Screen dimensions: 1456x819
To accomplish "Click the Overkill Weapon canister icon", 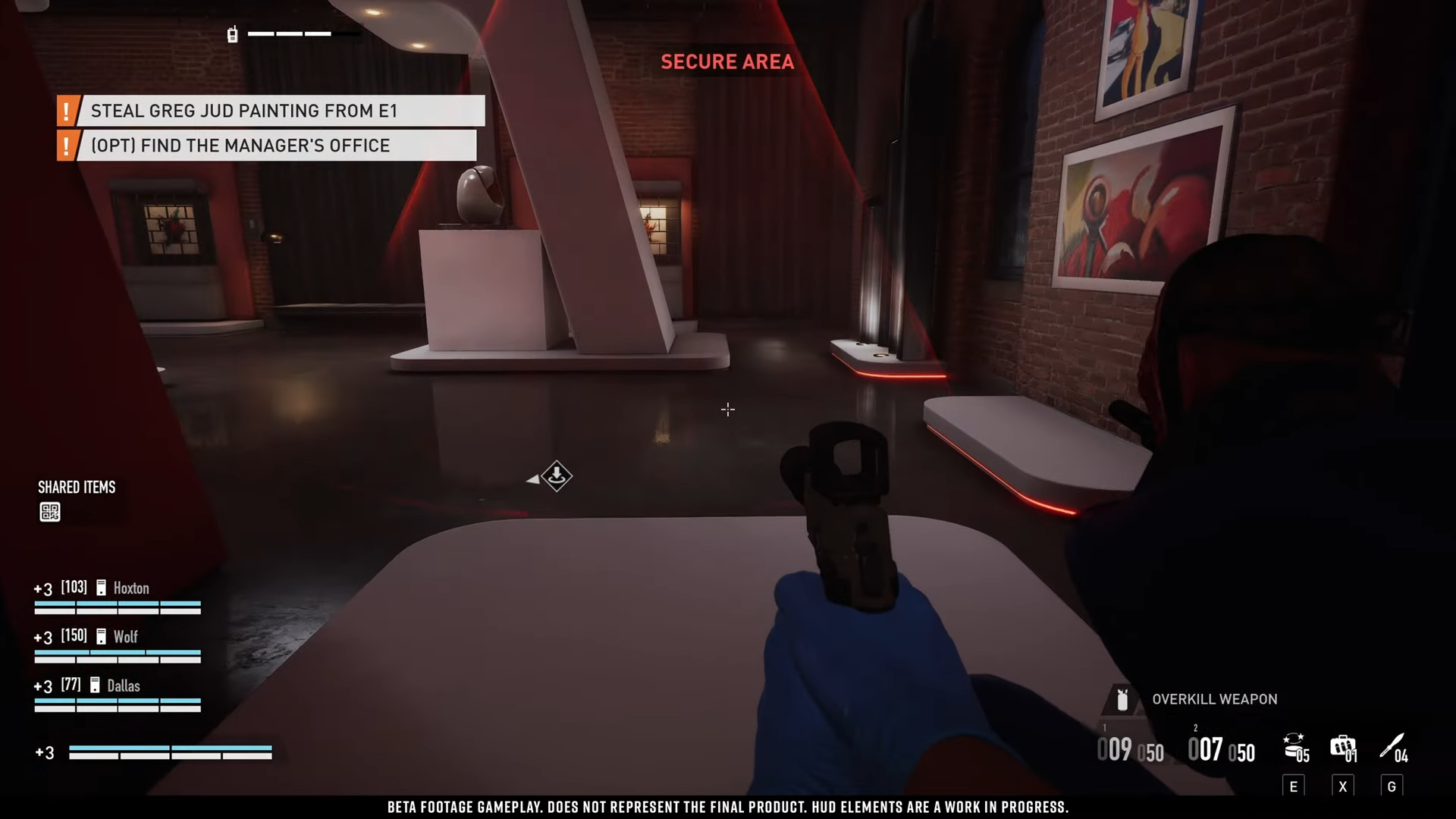I will [x=1122, y=699].
